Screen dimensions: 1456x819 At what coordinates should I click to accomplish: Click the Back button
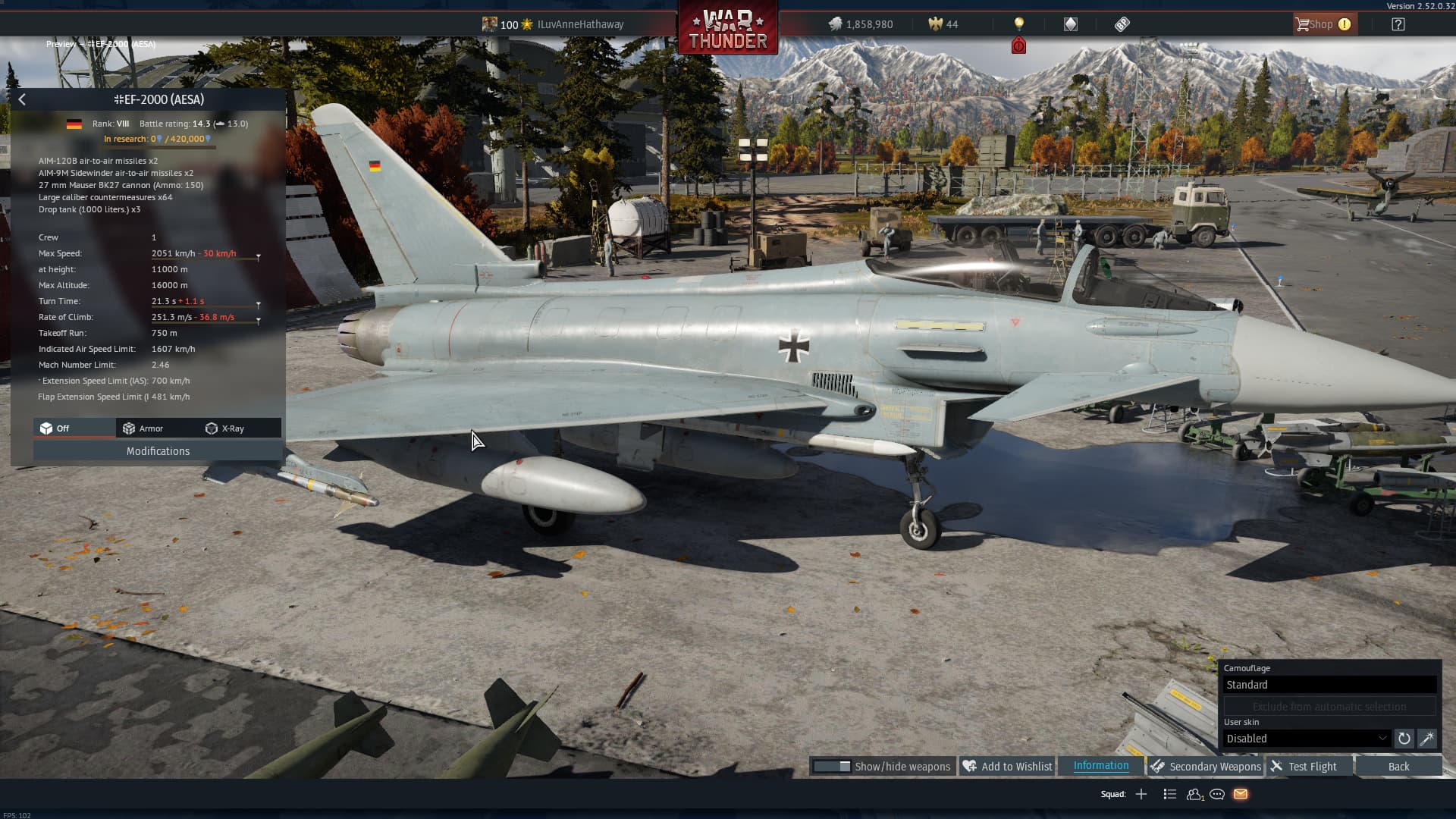pos(1398,767)
